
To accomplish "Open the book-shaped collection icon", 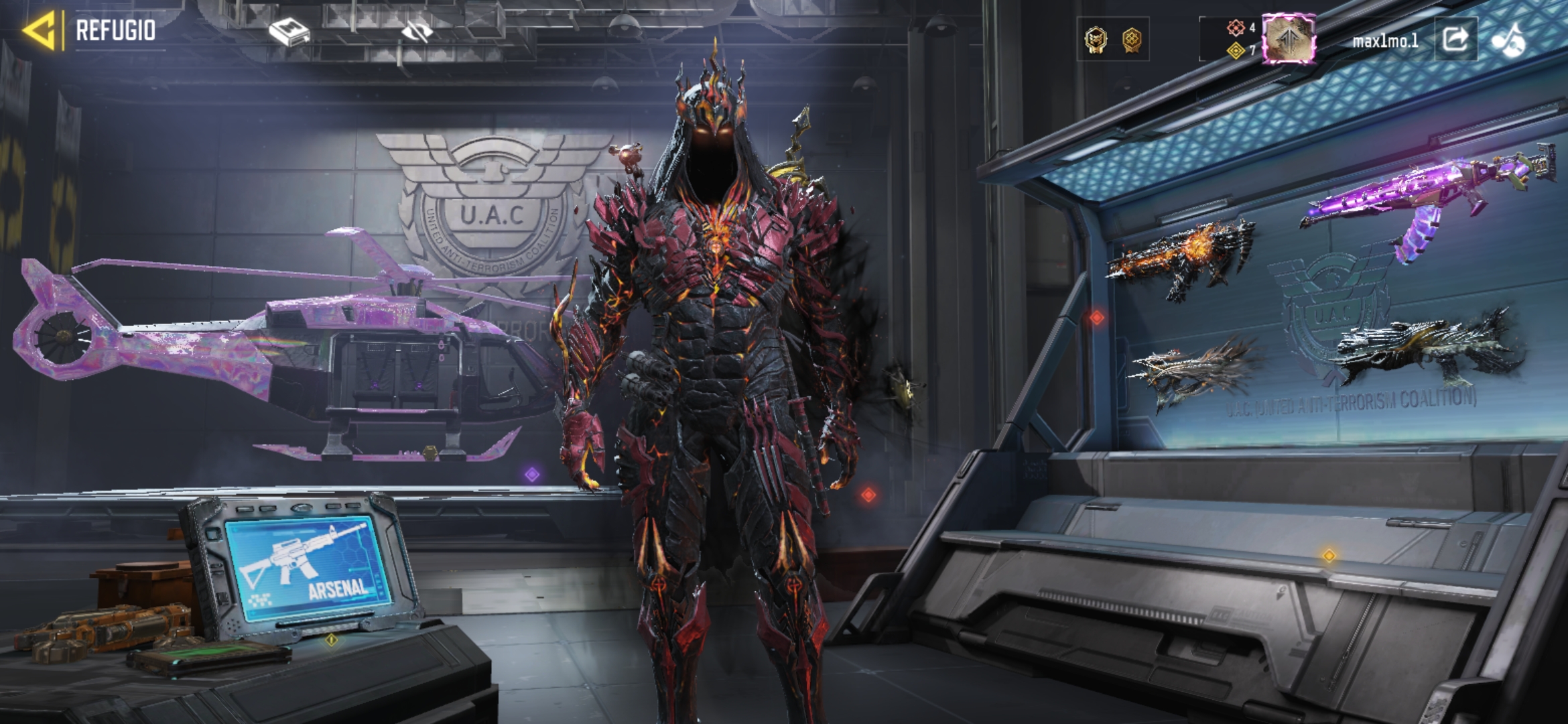I will [x=289, y=32].
